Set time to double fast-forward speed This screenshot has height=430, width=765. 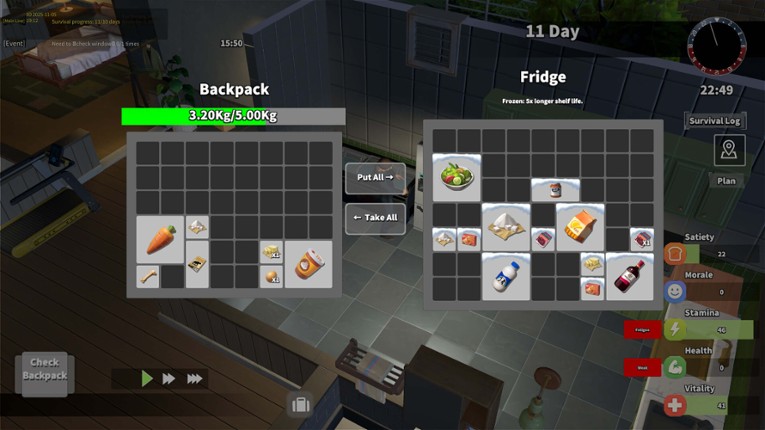169,378
